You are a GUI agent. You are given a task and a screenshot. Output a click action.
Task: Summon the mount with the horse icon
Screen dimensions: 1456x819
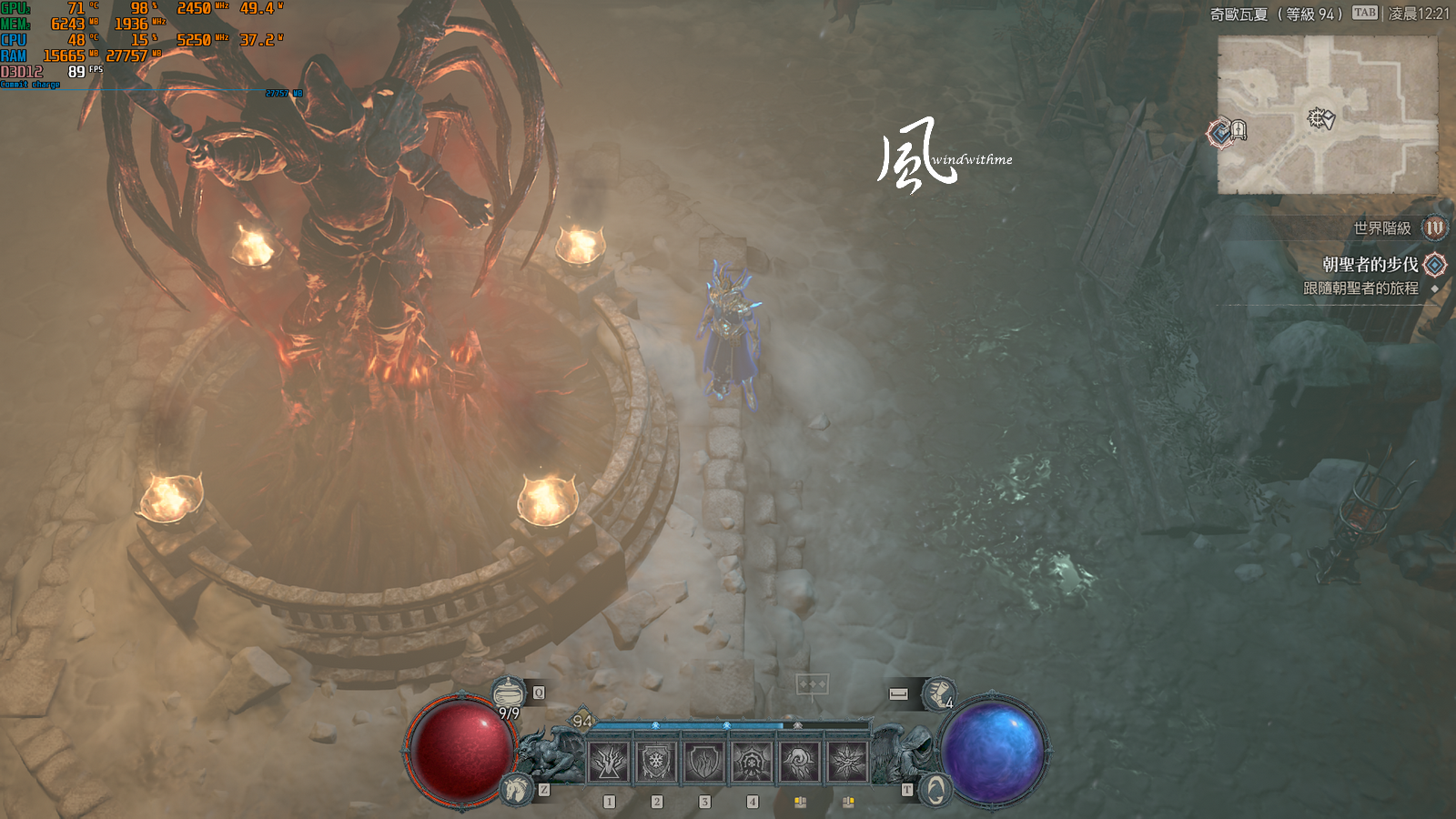pyautogui.click(x=515, y=788)
